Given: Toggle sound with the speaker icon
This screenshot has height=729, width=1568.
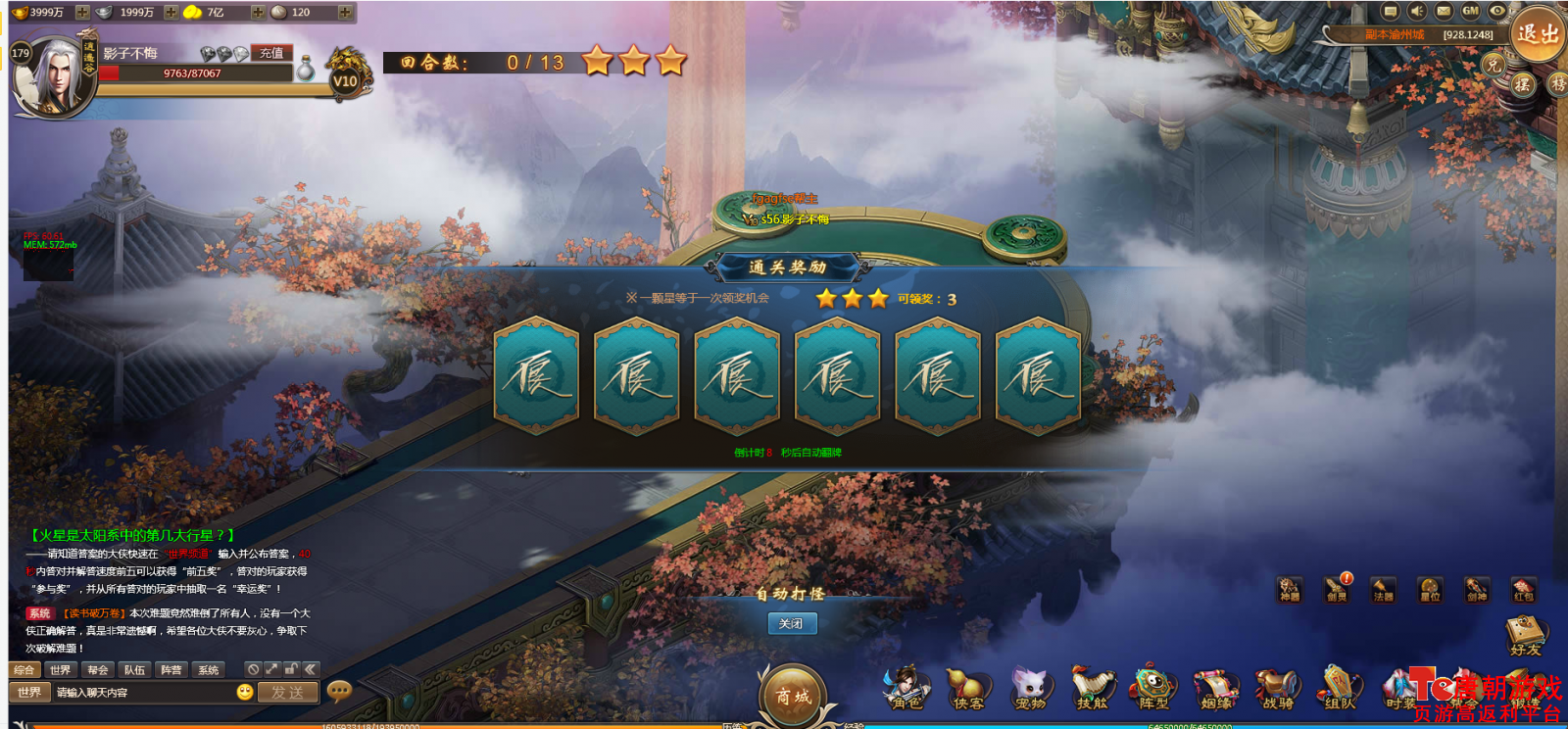Looking at the screenshot, I should tap(1417, 12).
